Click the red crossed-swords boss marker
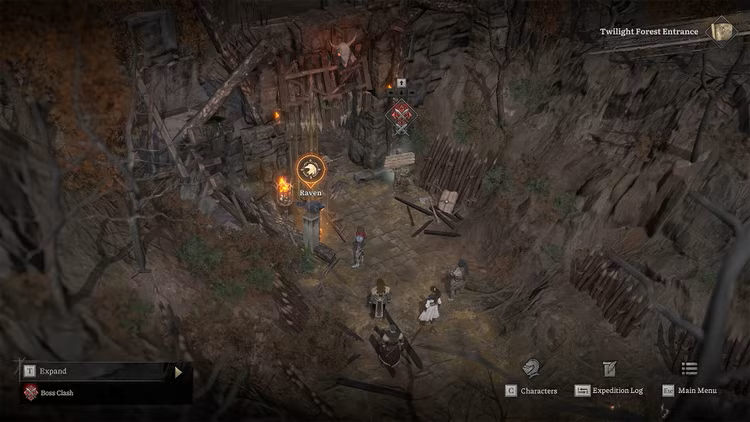750x422 pixels. click(402, 114)
